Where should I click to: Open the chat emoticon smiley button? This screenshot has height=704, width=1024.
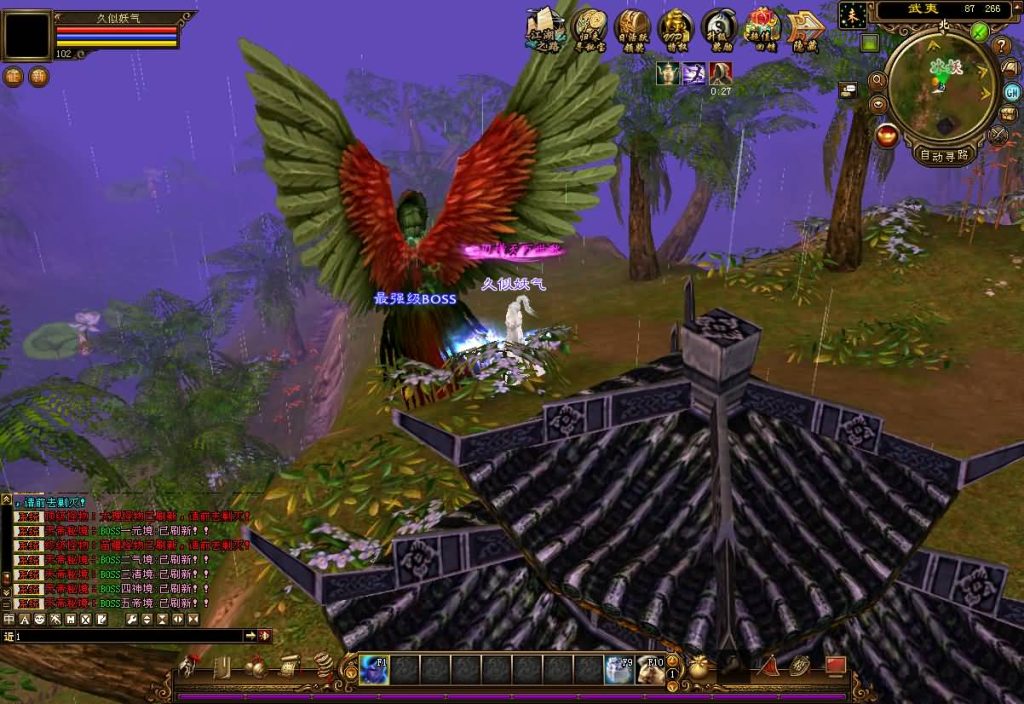click(x=42, y=620)
